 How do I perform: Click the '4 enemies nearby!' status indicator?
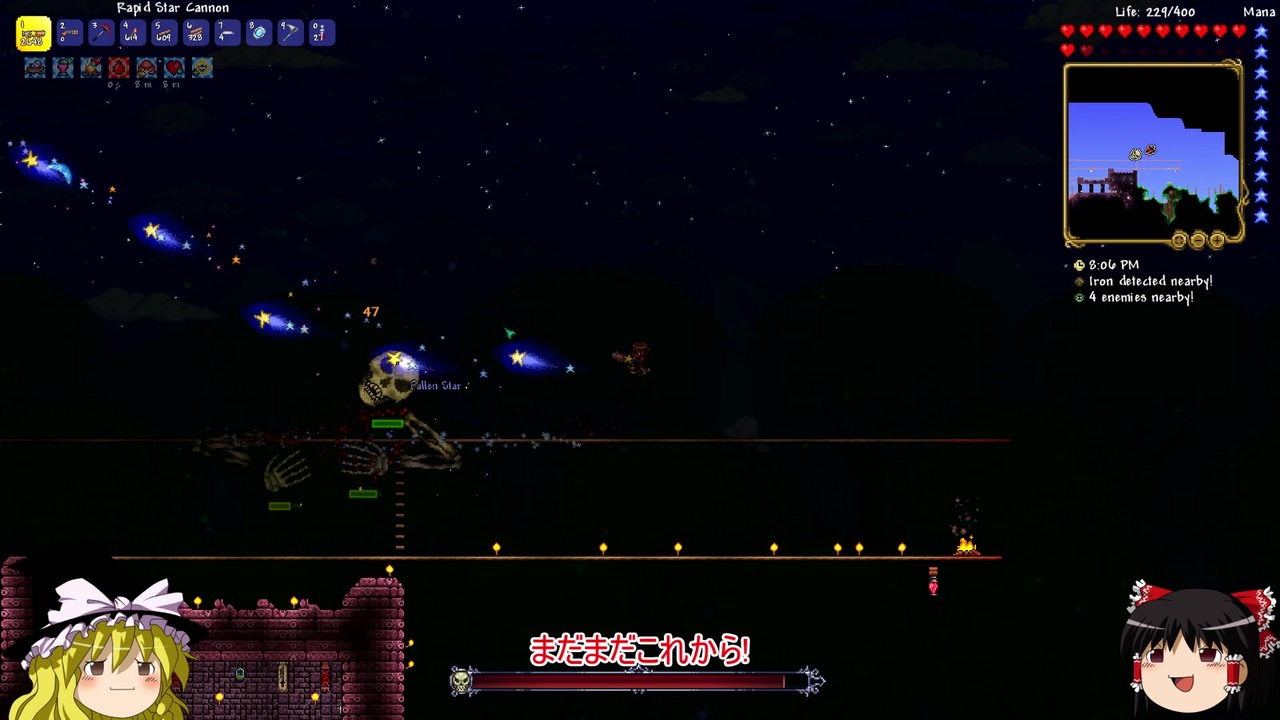1141,297
